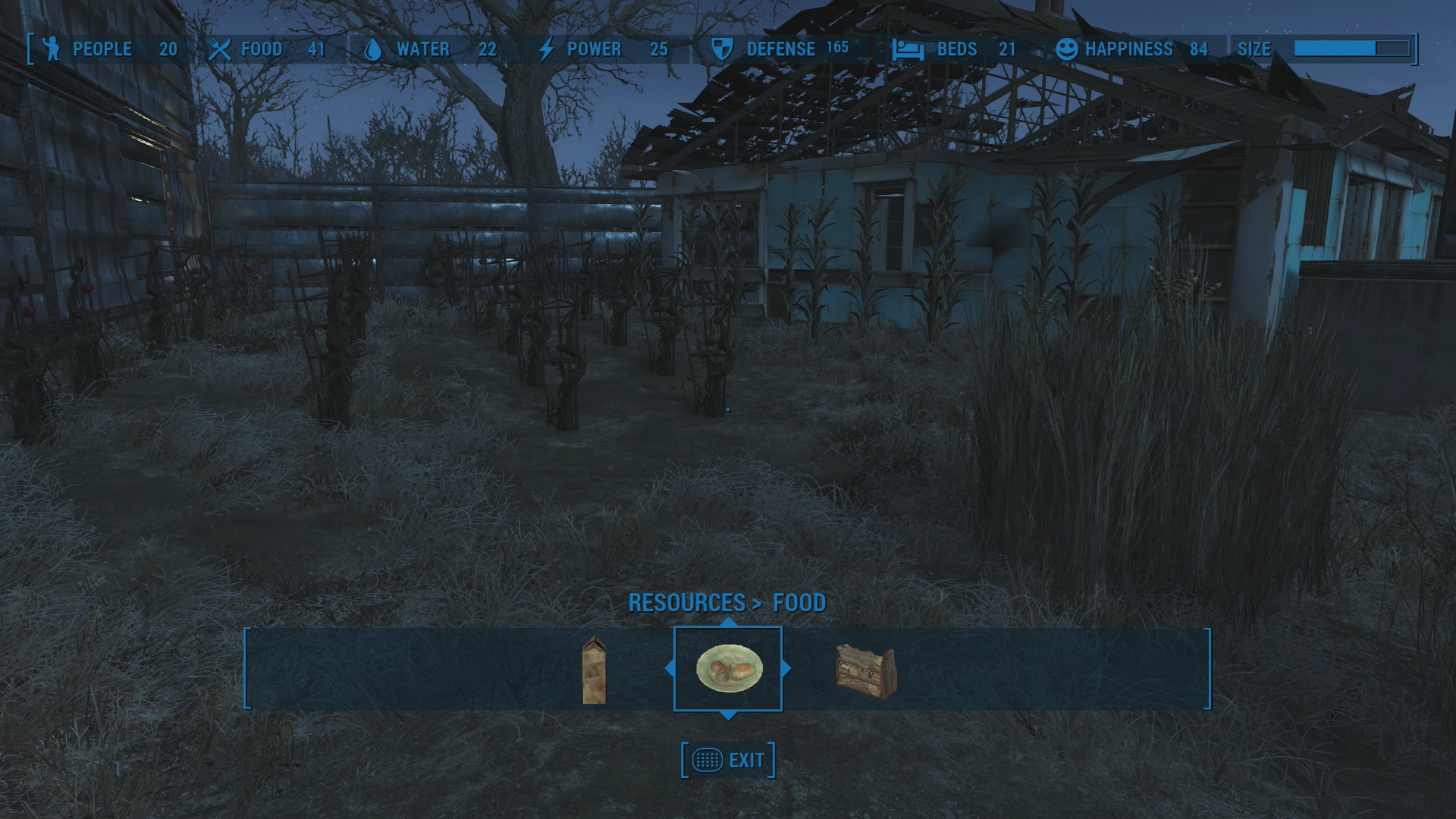The width and height of the screenshot is (1456, 819).
Task: Select the FOOD category label
Action: click(x=799, y=604)
